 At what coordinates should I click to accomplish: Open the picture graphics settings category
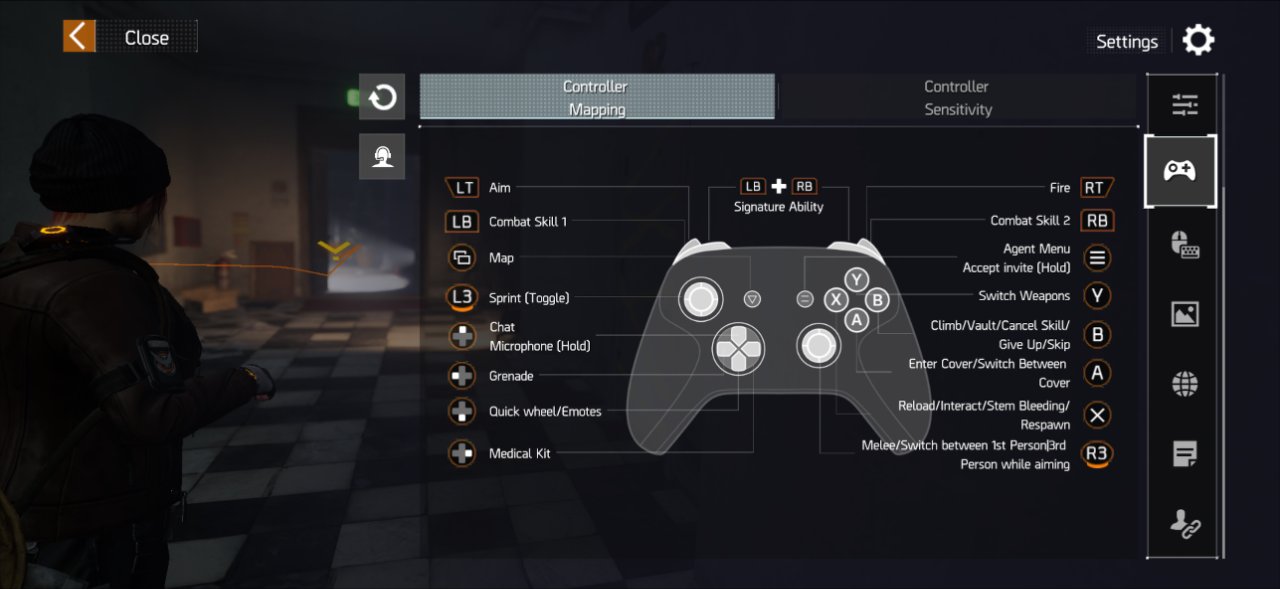point(1185,314)
